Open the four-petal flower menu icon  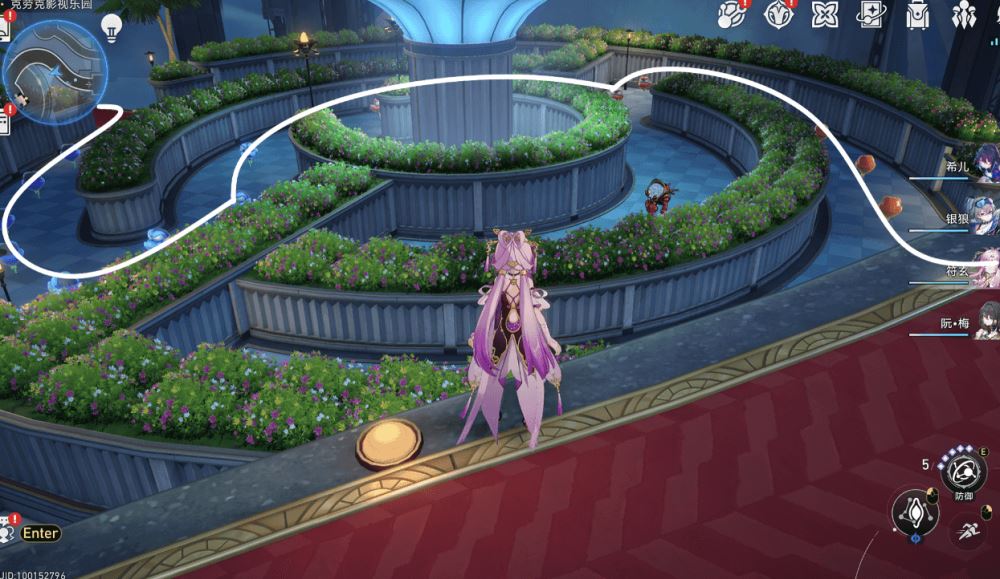[825, 14]
